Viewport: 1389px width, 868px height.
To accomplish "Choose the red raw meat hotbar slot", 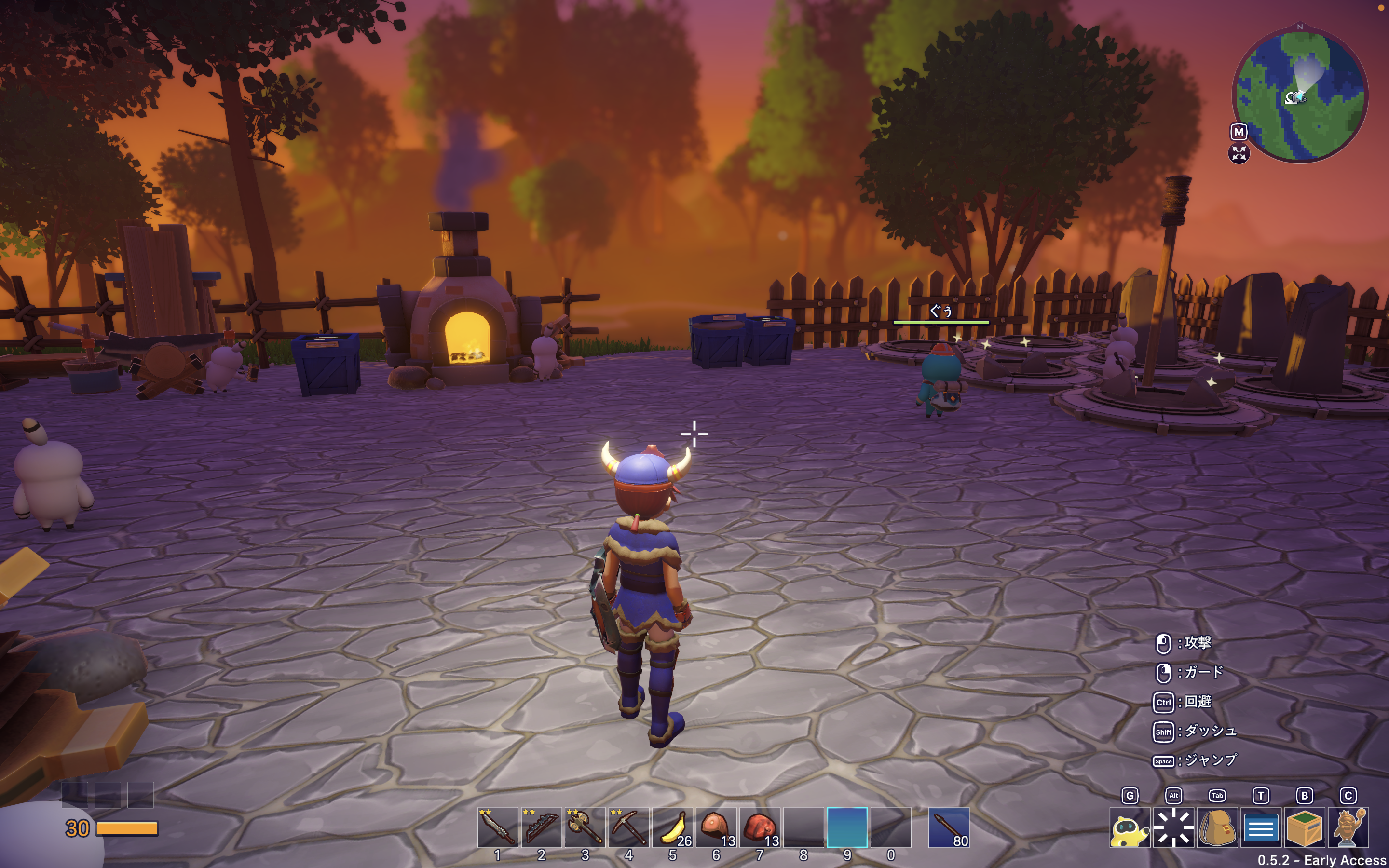I will [759, 827].
